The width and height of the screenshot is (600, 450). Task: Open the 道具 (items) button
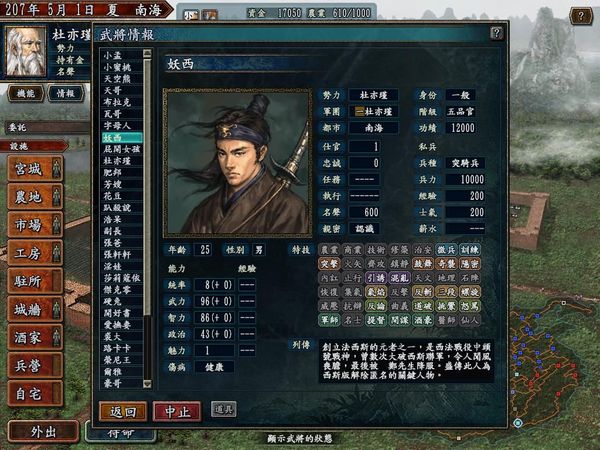(224, 409)
